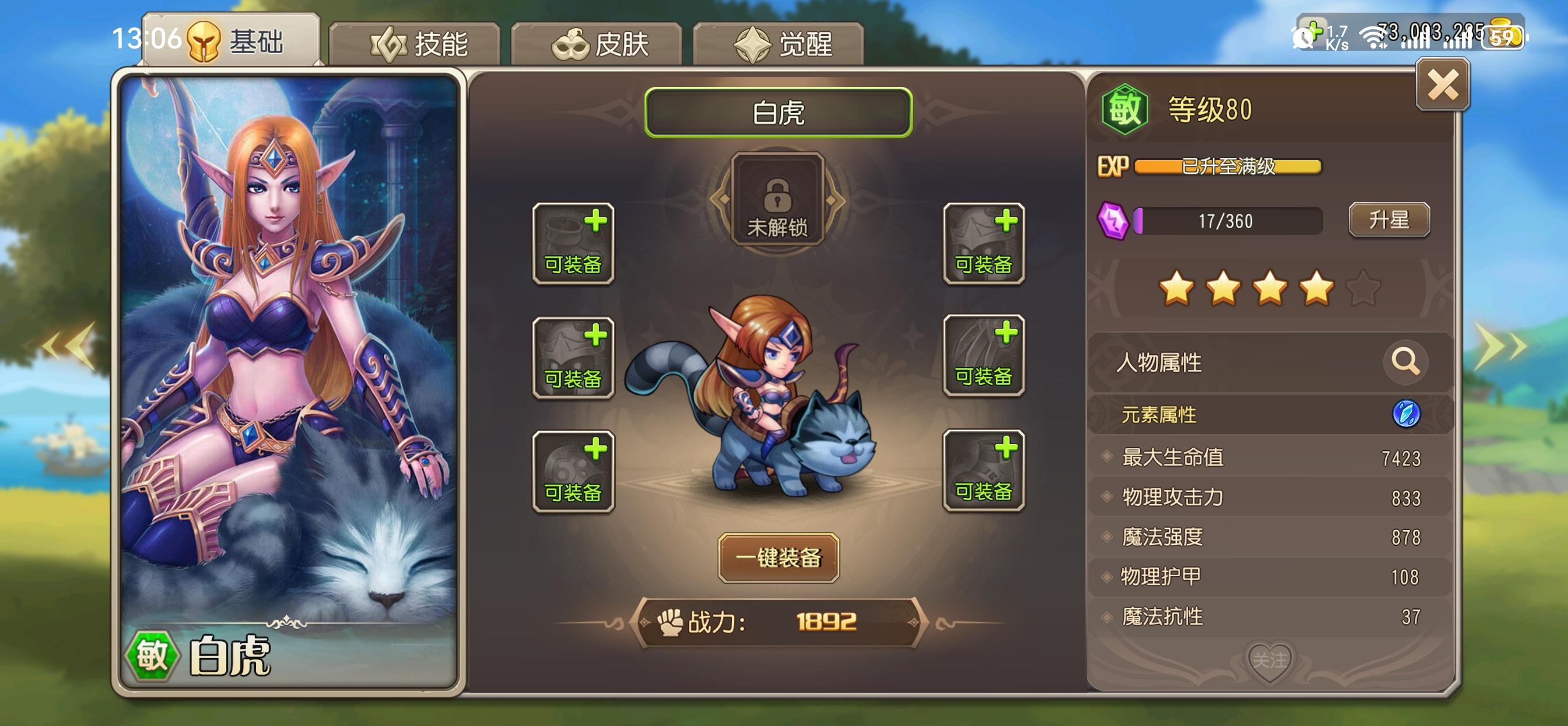Open the 觉醒 (Awaken) tab icon
1568x726 pixels.
(x=752, y=44)
